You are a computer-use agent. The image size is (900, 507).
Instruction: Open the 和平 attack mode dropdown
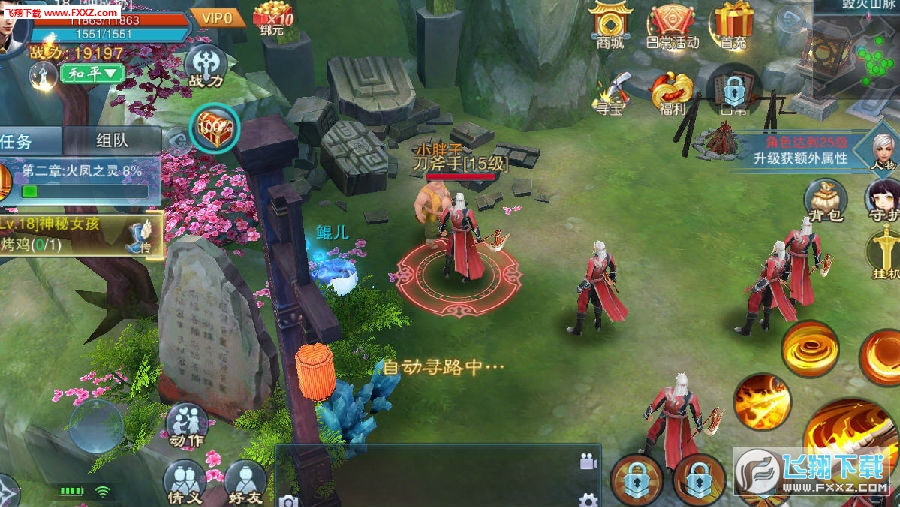(91, 73)
